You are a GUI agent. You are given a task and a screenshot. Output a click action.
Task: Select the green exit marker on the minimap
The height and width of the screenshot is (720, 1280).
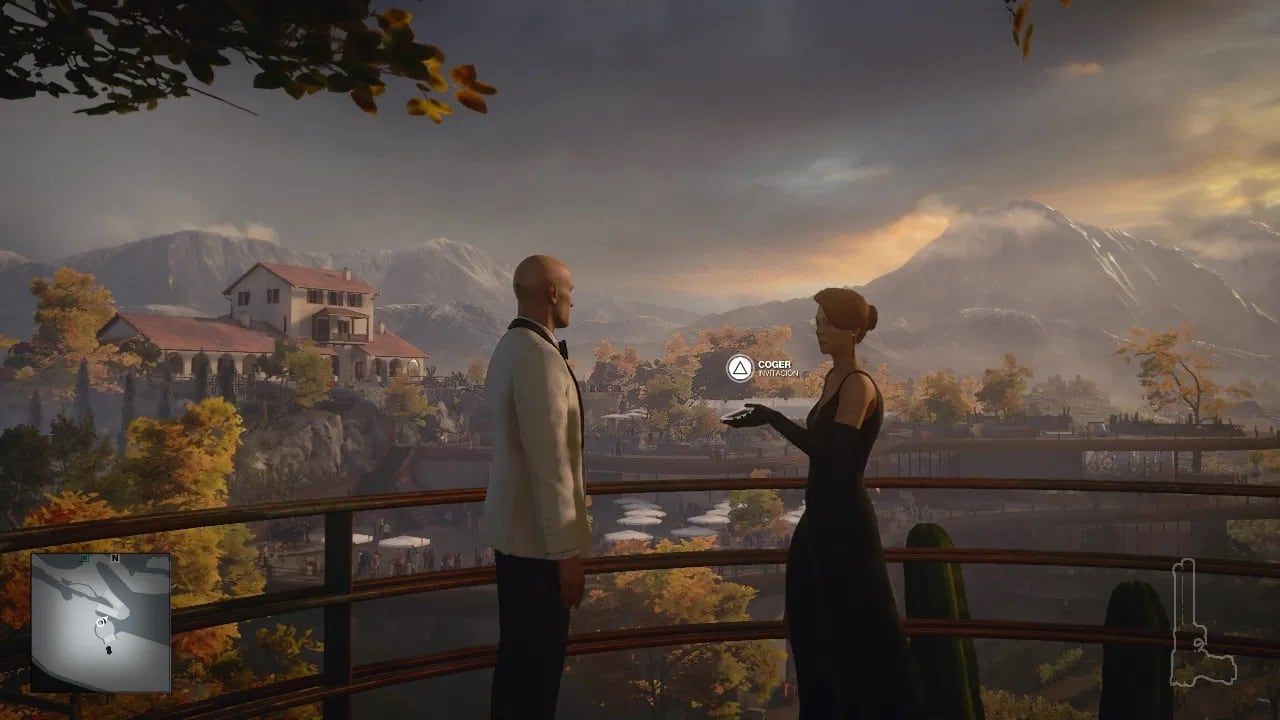[84, 557]
